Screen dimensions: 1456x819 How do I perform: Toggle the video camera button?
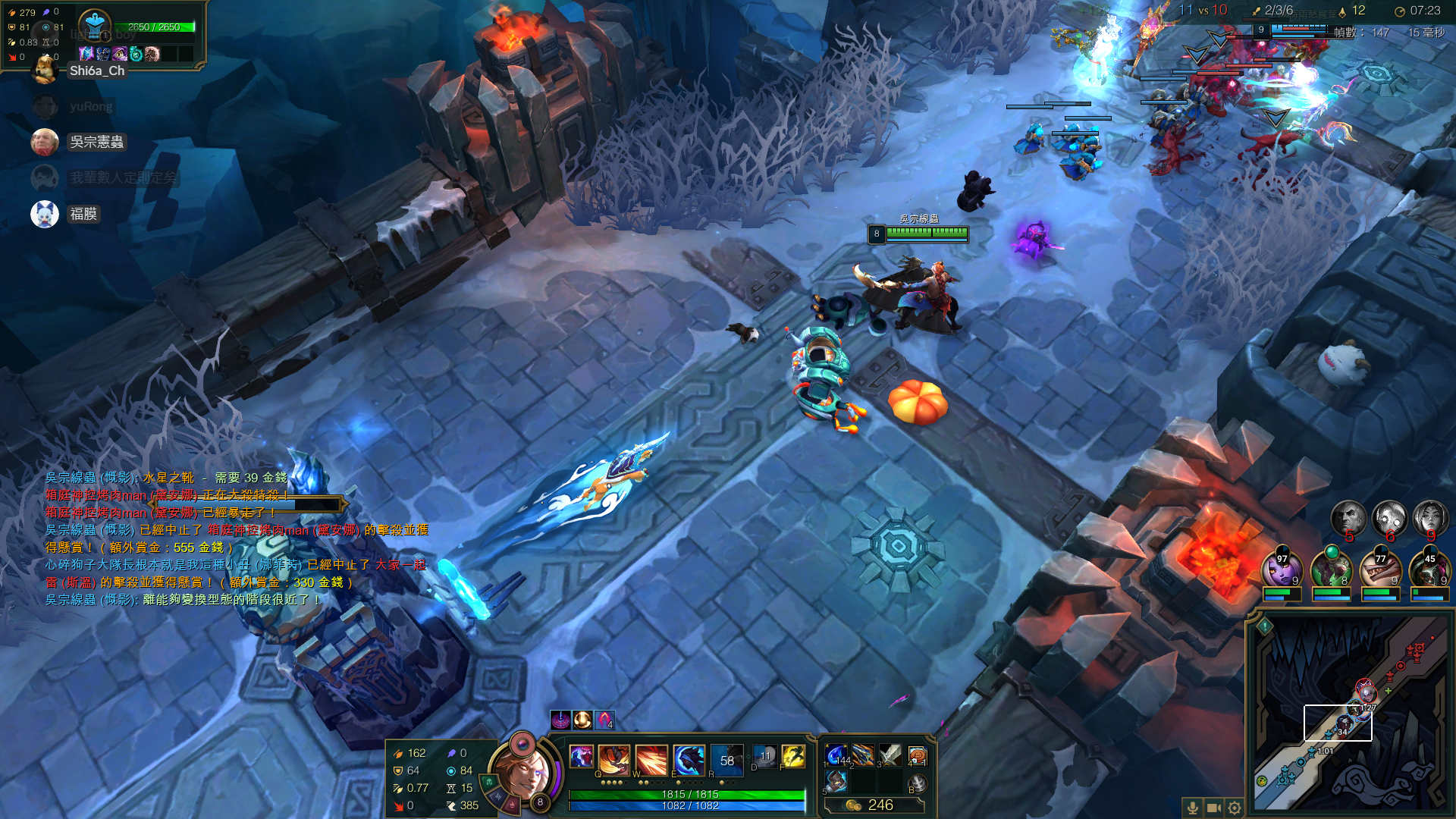[1213, 808]
